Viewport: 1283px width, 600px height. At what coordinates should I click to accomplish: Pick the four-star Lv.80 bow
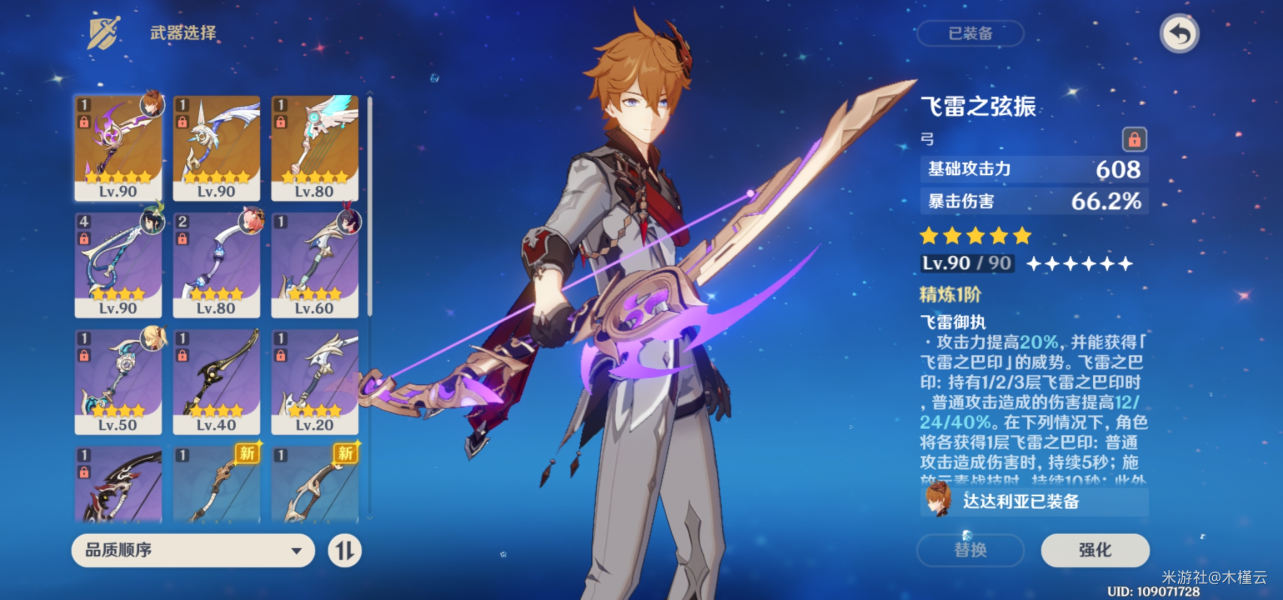pyautogui.click(x=216, y=263)
